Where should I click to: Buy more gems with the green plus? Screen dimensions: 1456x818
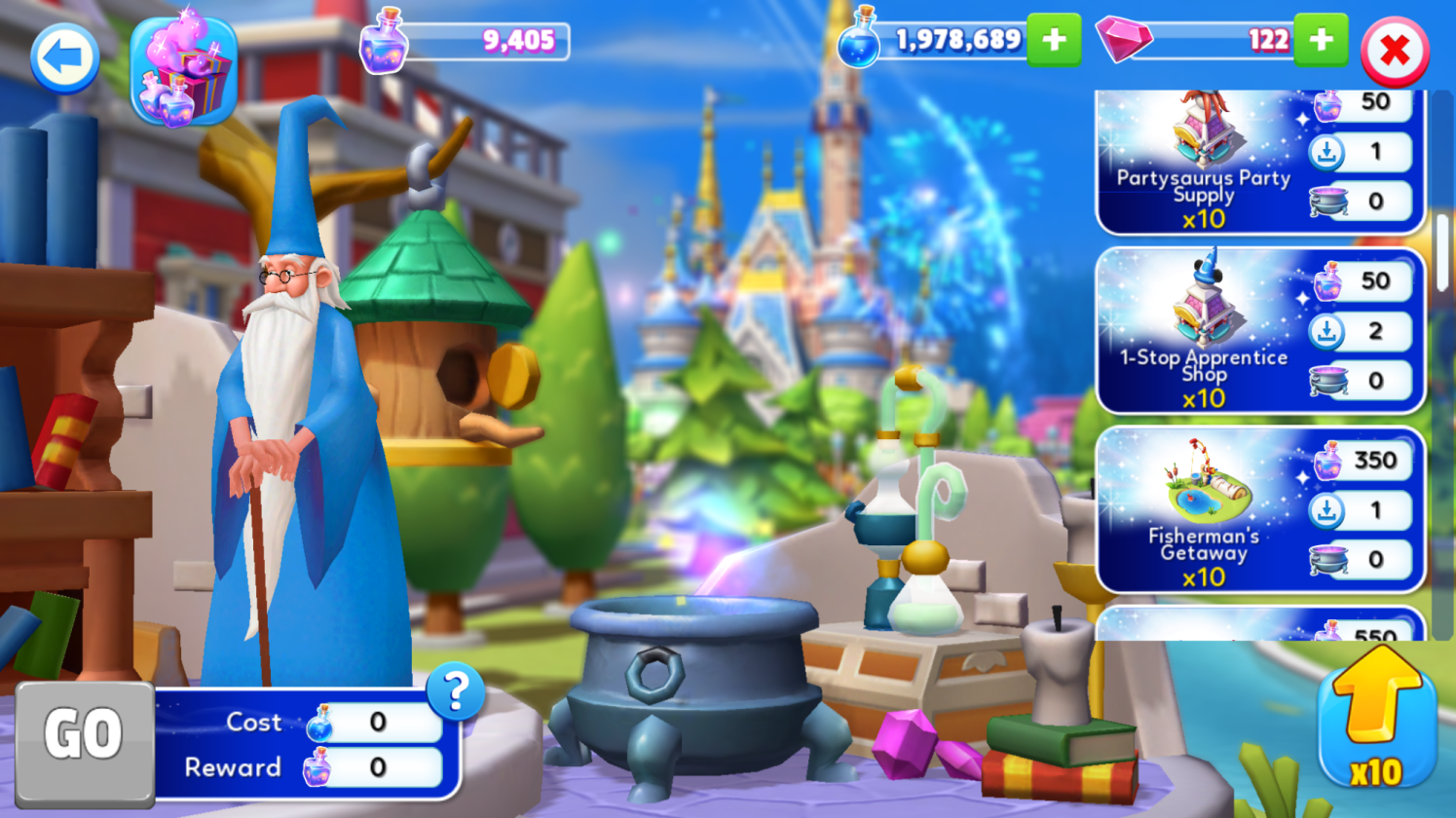pyautogui.click(x=1321, y=40)
